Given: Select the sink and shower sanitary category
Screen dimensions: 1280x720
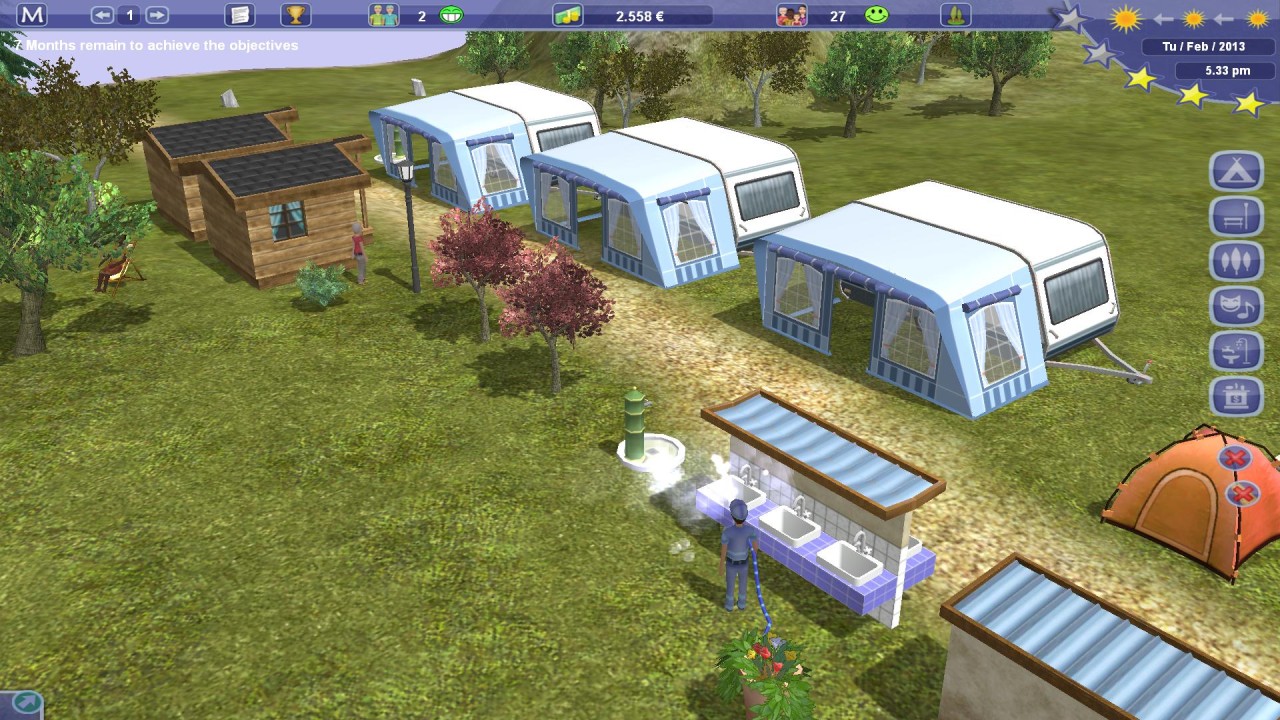Looking at the screenshot, I should [1237, 352].
